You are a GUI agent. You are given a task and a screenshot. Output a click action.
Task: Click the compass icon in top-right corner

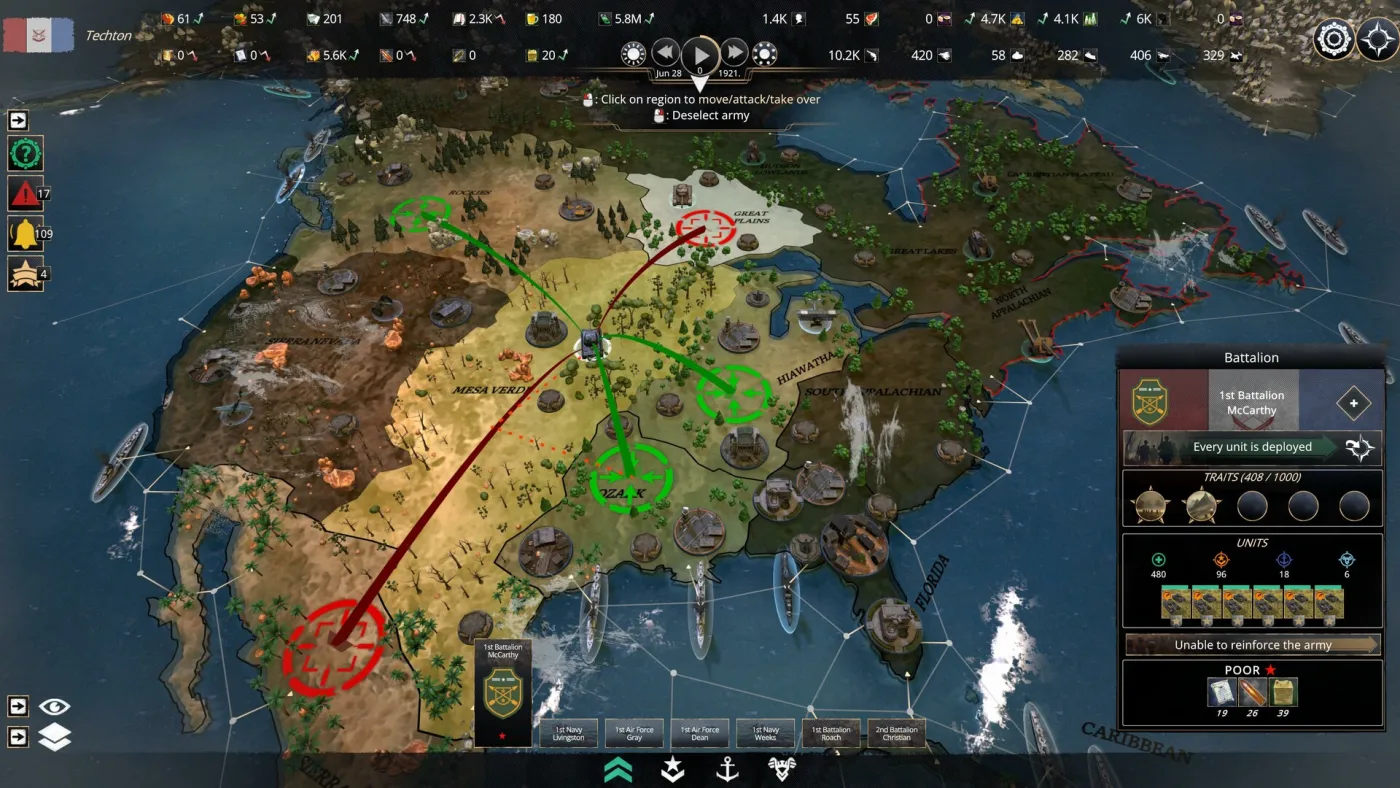click(x=1377, y=40)
